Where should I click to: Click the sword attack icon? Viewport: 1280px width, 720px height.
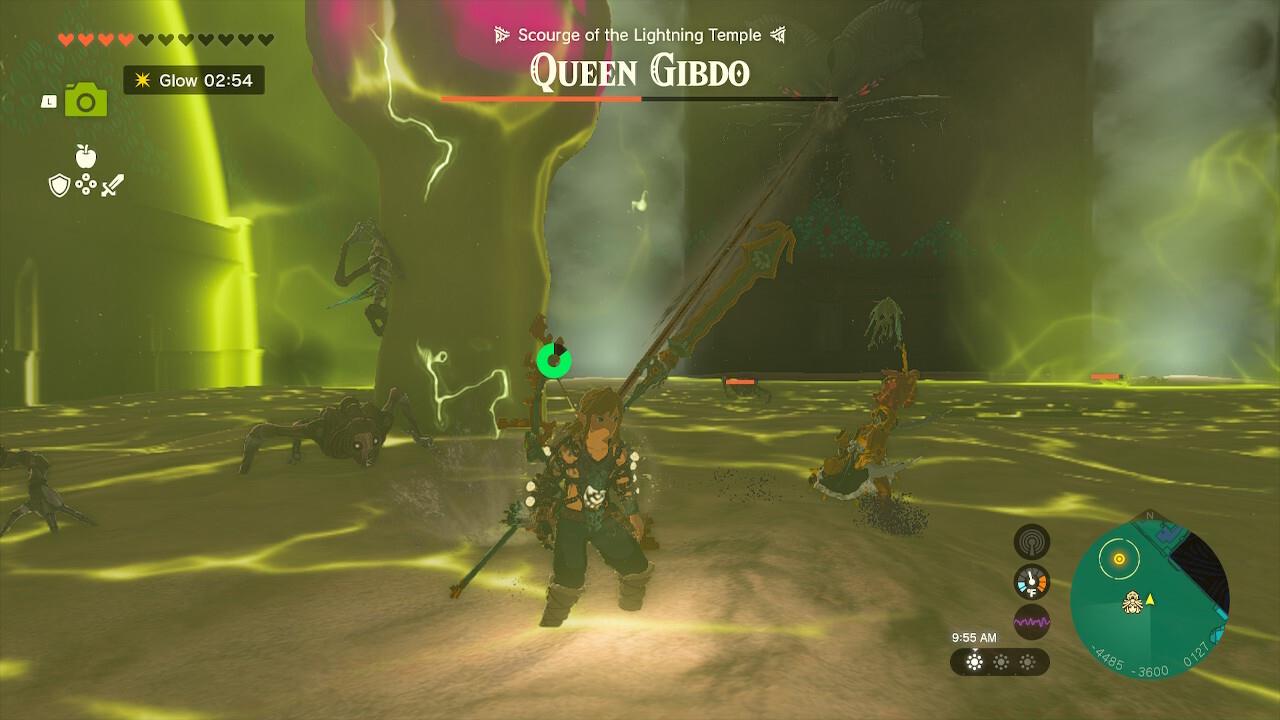pos(112,185)
